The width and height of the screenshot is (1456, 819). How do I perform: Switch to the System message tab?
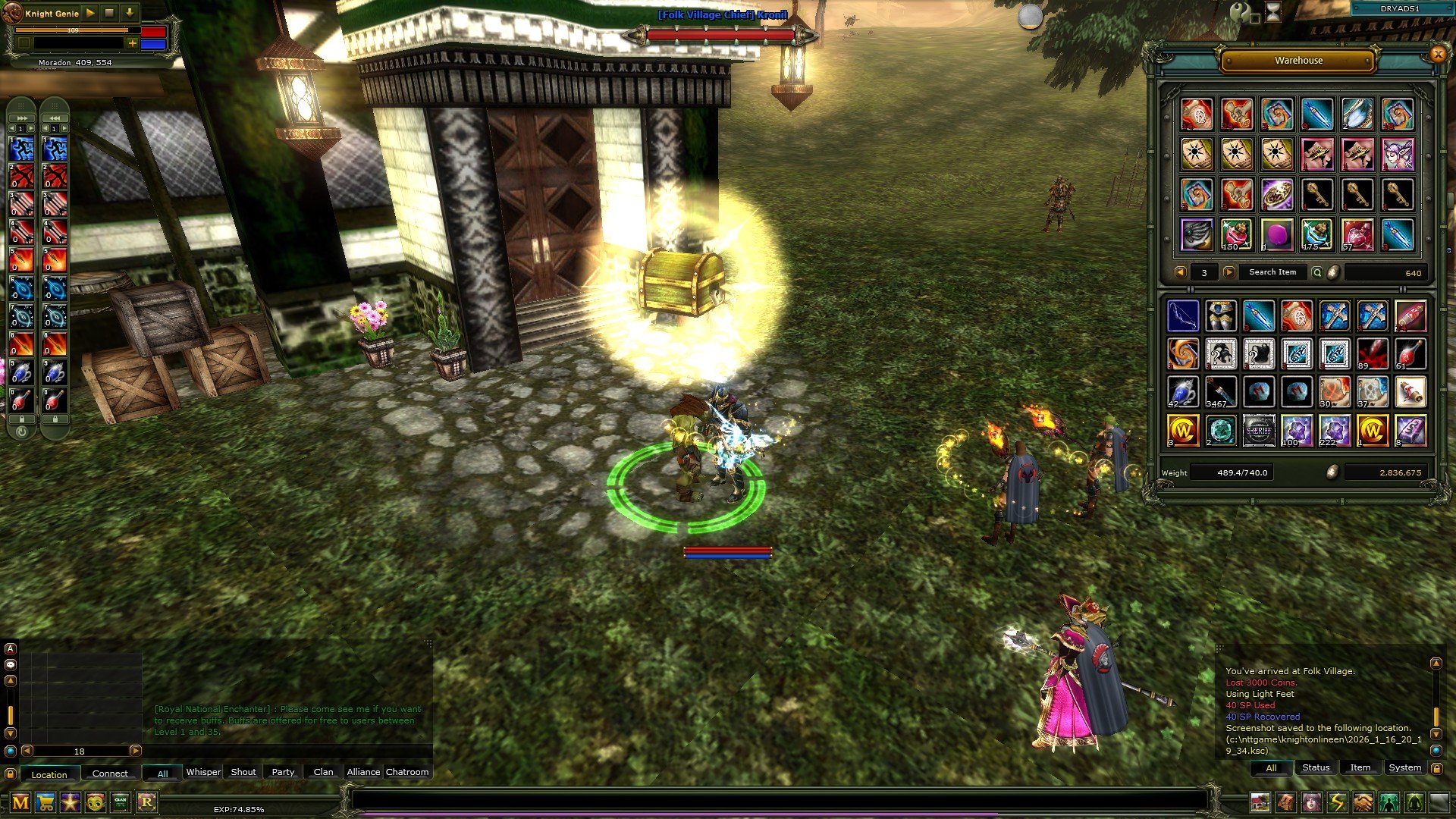click(x=1404, y=767)
